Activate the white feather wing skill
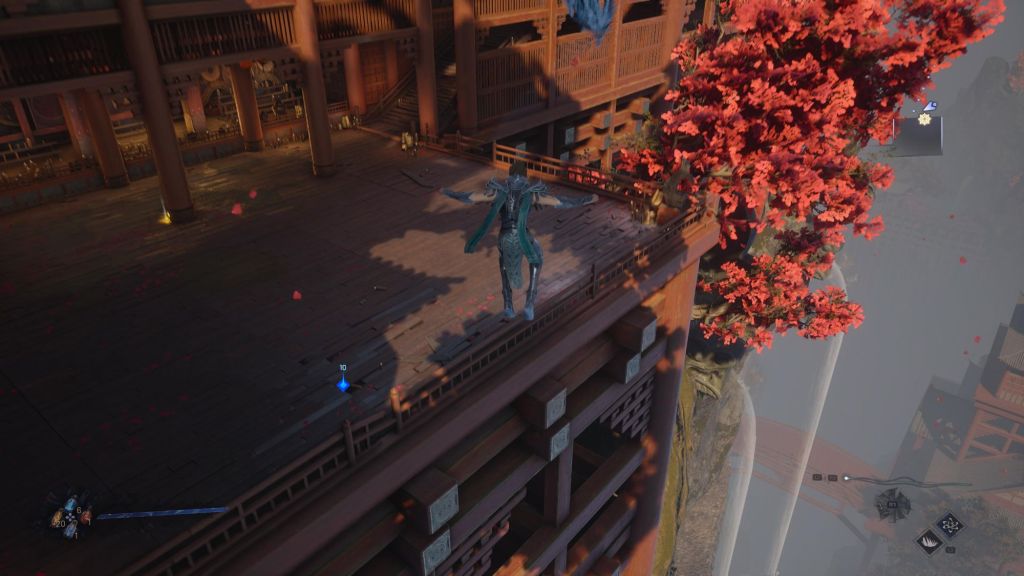This screenshot has width=1024, height=576. 927,540
